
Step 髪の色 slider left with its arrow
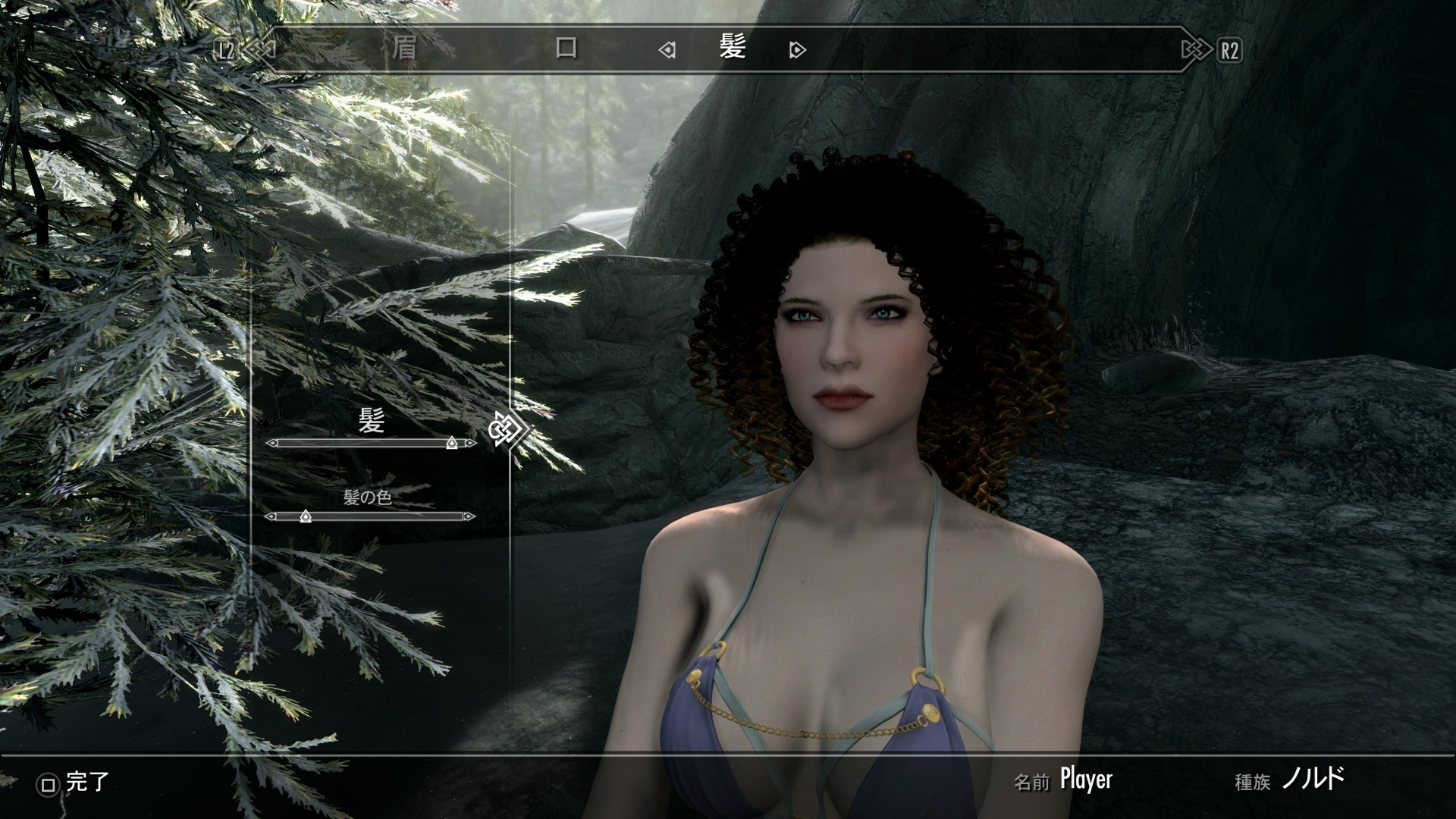pos(269,516)
